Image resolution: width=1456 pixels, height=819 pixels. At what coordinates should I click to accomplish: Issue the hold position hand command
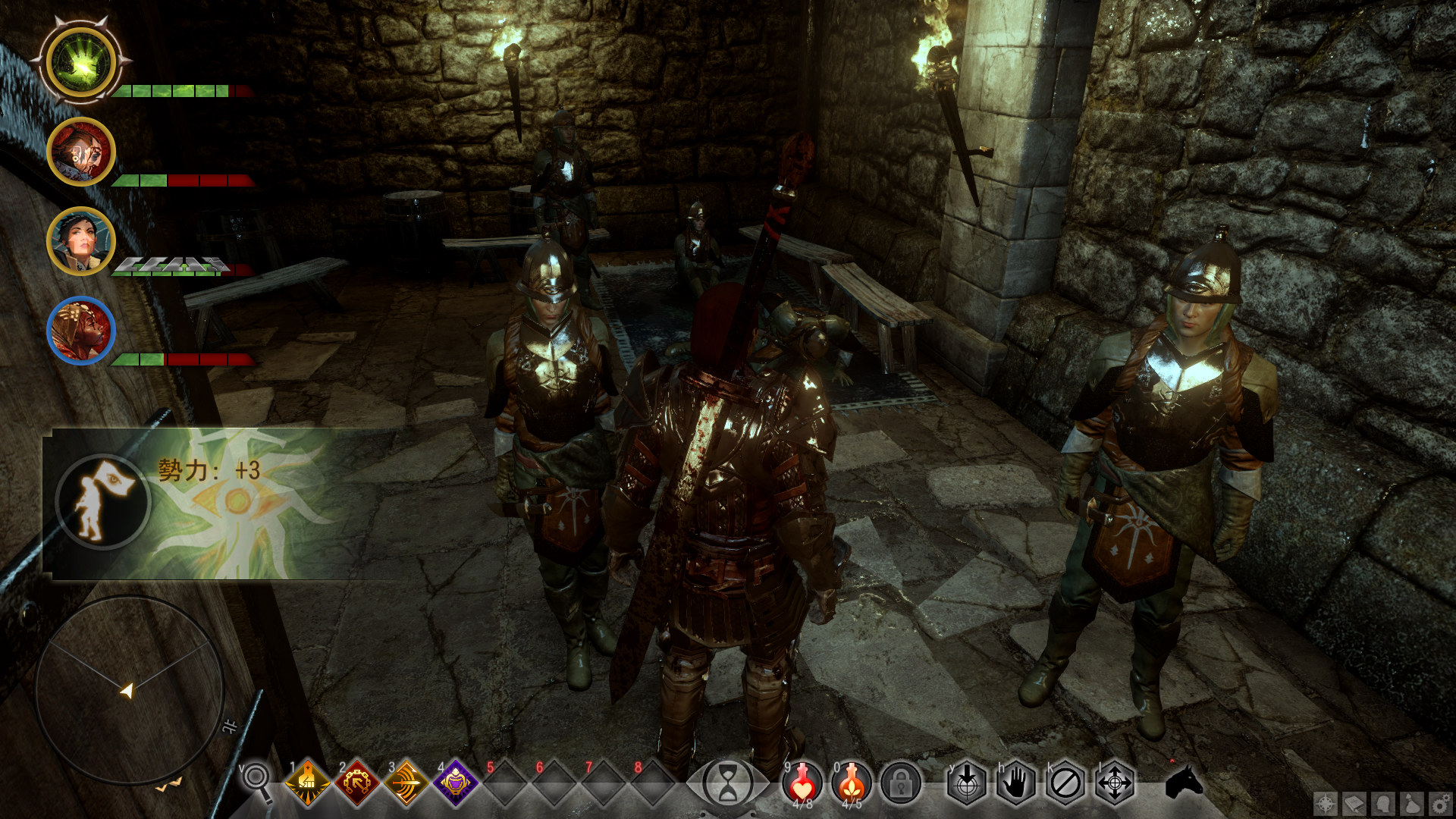(1016, 783)
